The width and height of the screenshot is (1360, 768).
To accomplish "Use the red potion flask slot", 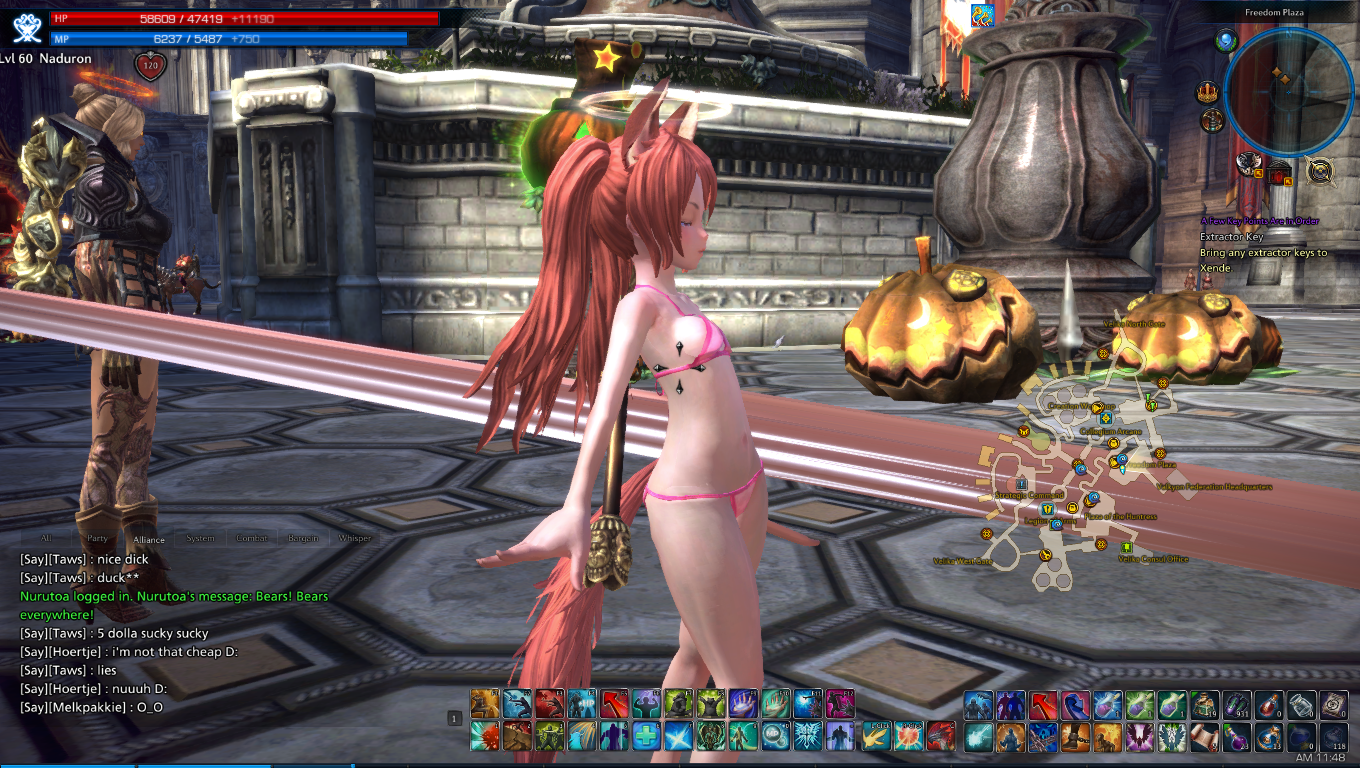I will pyautogui.click(x=1270, y=705).
